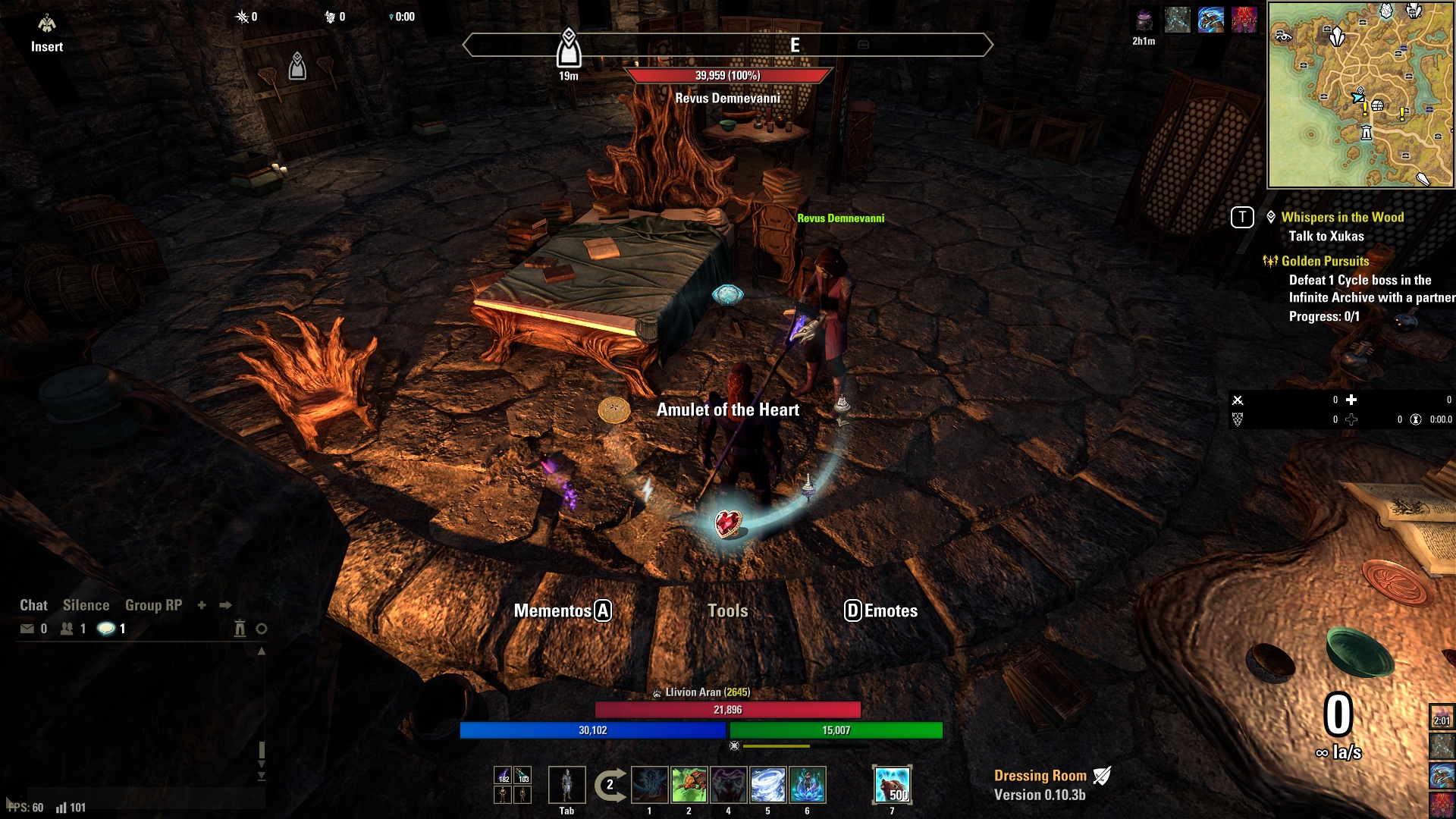Viewport: 1456px width, 819px height.
Task: Choose the blue crystal wheel slot
Action: [x=727, y=294]
